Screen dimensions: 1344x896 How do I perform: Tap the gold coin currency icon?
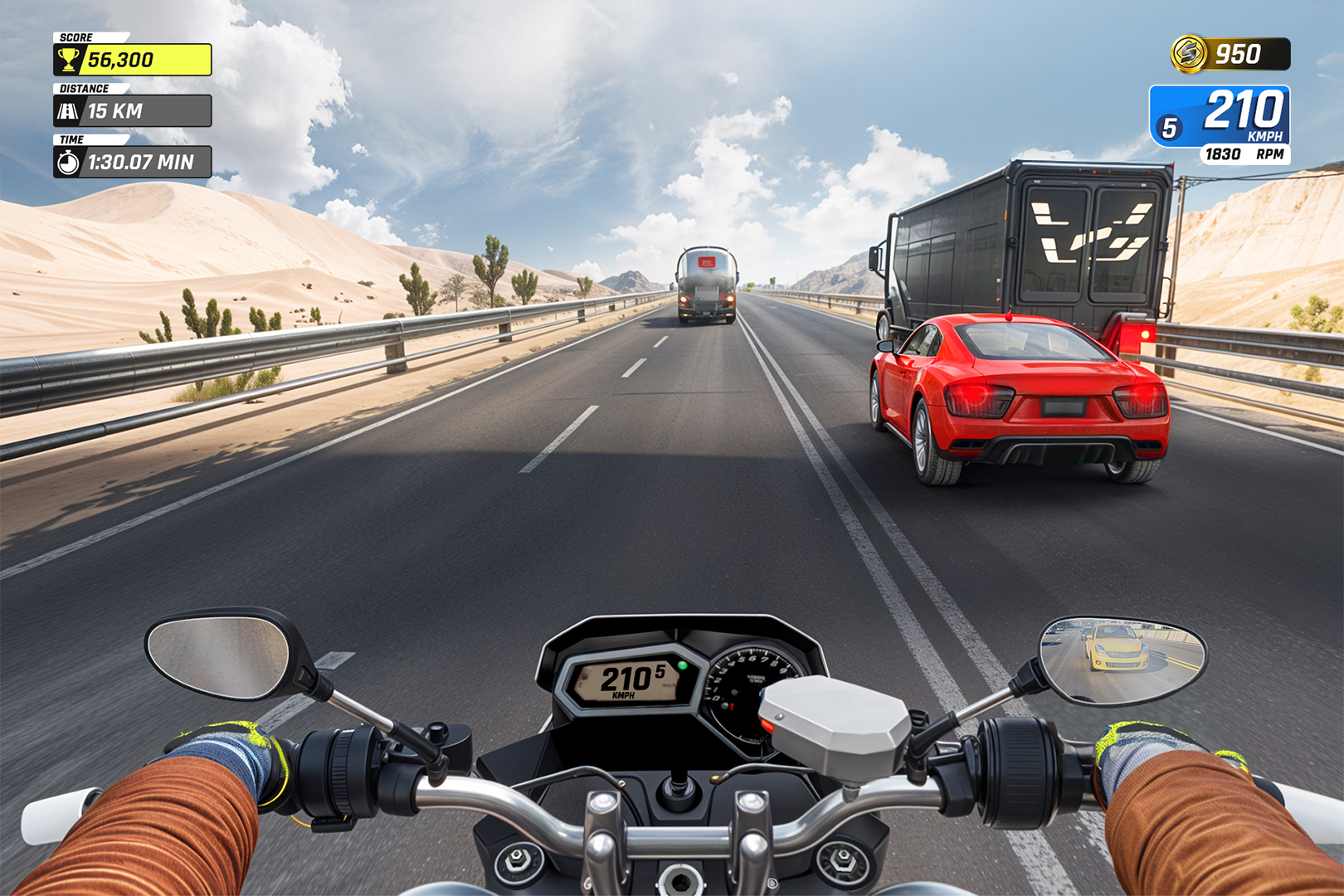click(x=1188, y=55)
